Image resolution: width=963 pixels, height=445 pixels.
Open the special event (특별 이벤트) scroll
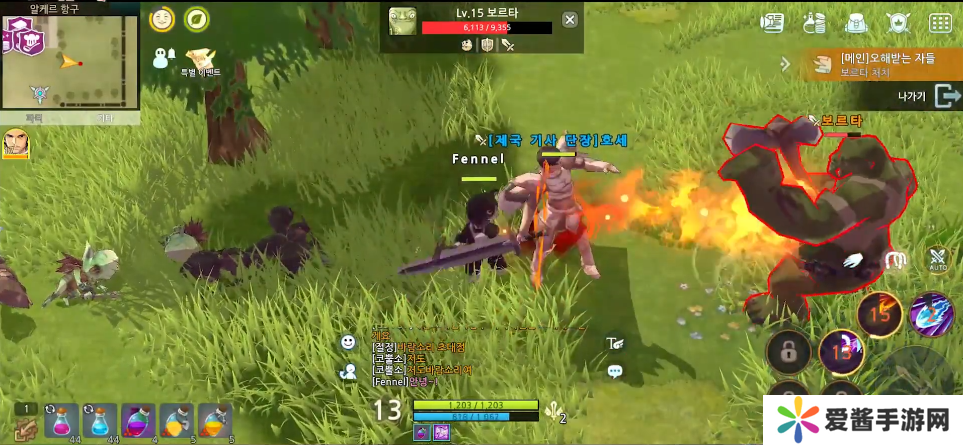click(x=201, y=58)
